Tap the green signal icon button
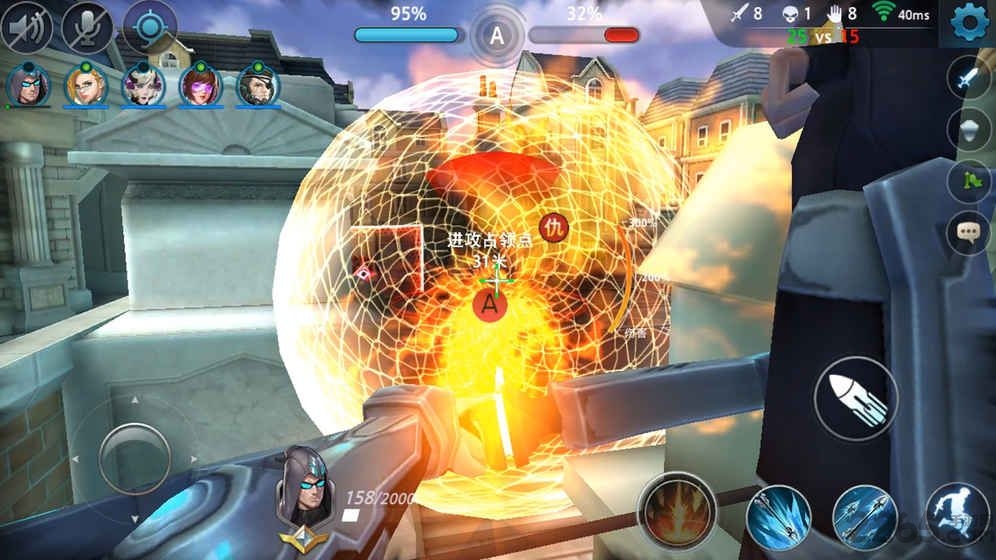Screen dimensions: 996x560 click(967, 182)
